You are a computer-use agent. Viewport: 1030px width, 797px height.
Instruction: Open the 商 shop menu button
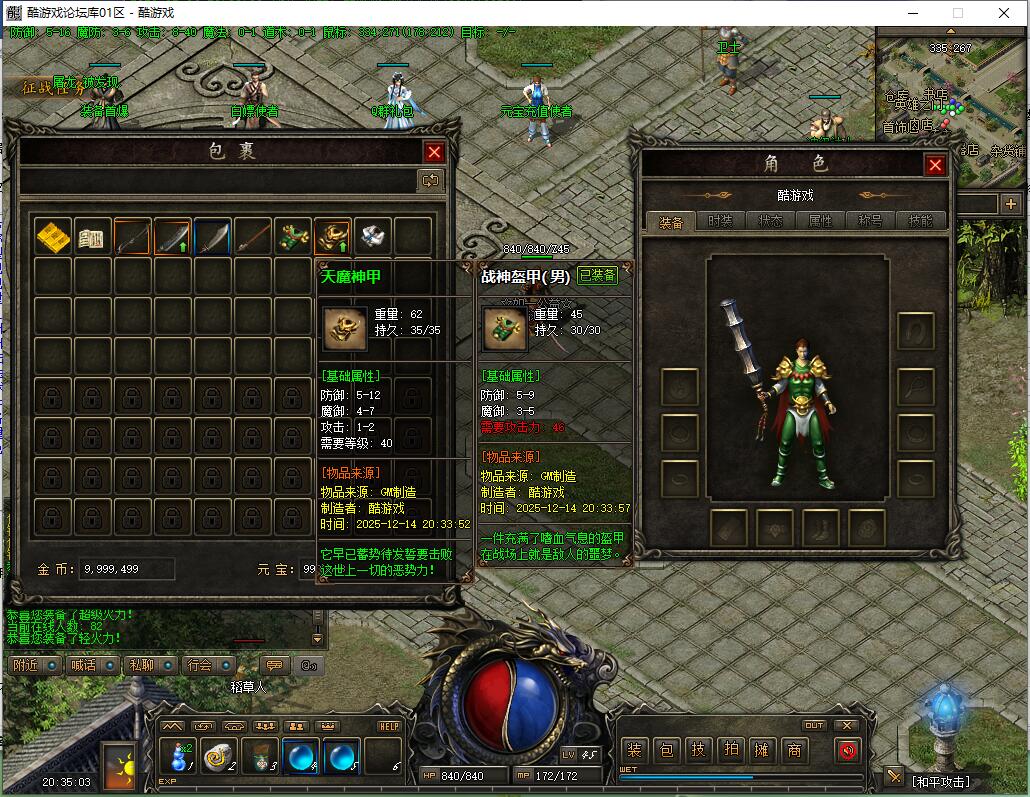(x=794, y=750)
